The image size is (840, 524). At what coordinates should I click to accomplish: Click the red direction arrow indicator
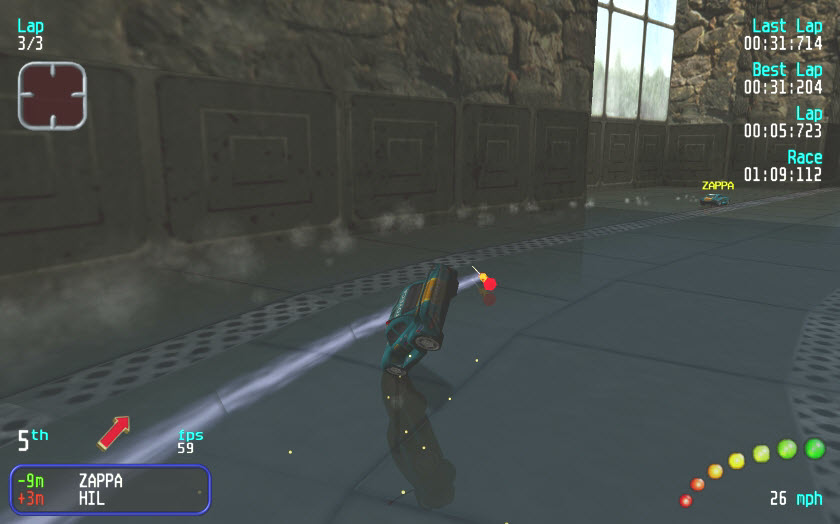tap(114, 432)
